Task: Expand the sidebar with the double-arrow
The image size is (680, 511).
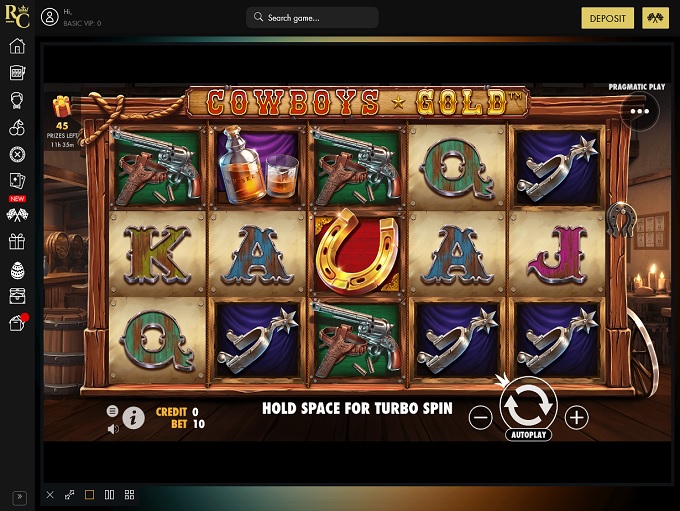Action: click(17, 496)
